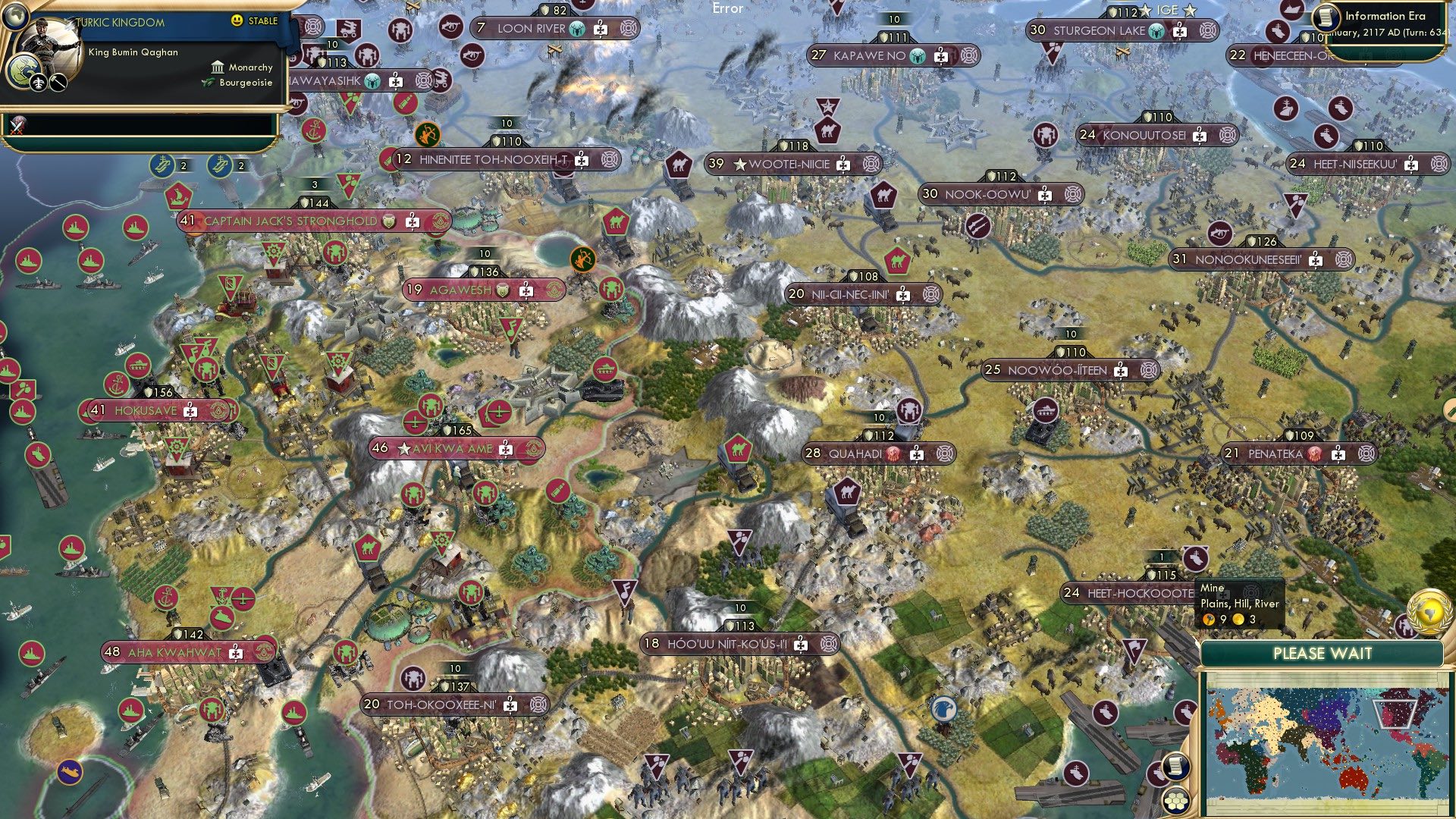Image resolution: width=1456 pixels, height=819 pixels.
Task: Open the crossed-swords combat notification in the log
Action: pyautogui.click(x=17, y=125)
